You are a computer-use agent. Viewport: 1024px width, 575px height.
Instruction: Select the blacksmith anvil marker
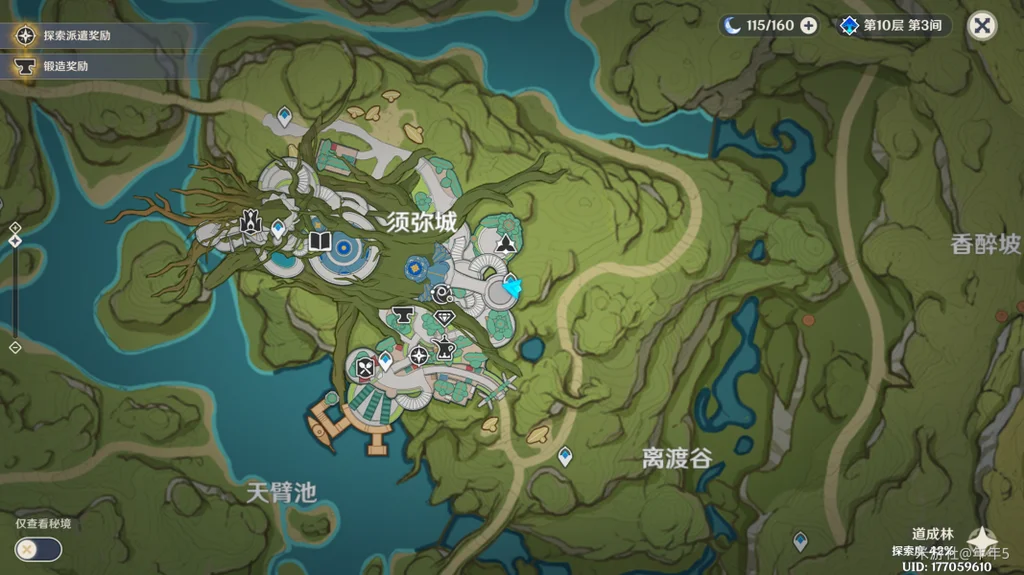[404, 316]
